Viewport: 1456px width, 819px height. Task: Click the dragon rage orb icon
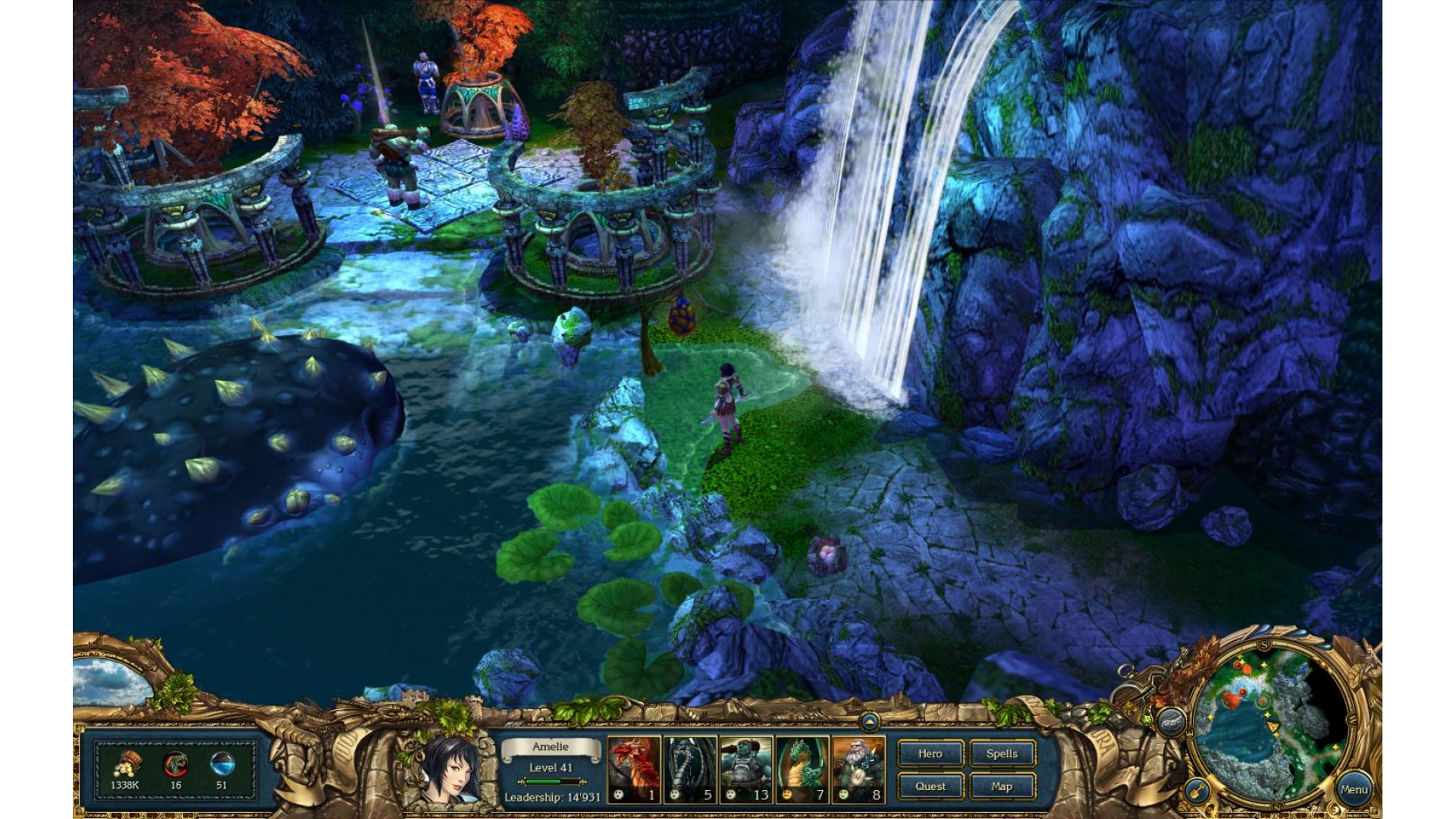pos(176,764)
